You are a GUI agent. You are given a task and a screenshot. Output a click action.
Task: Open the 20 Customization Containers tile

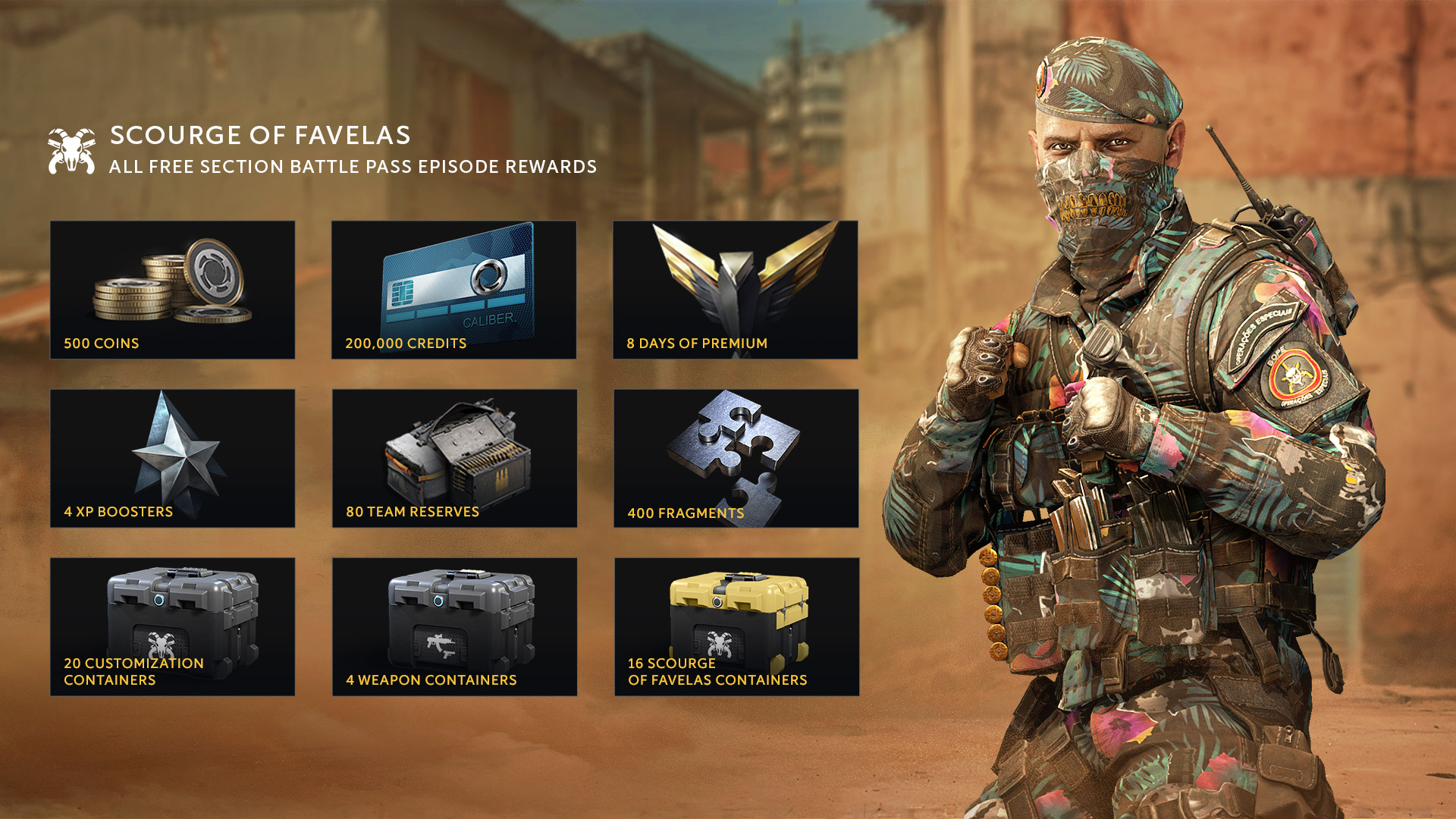tap(172, 626)
